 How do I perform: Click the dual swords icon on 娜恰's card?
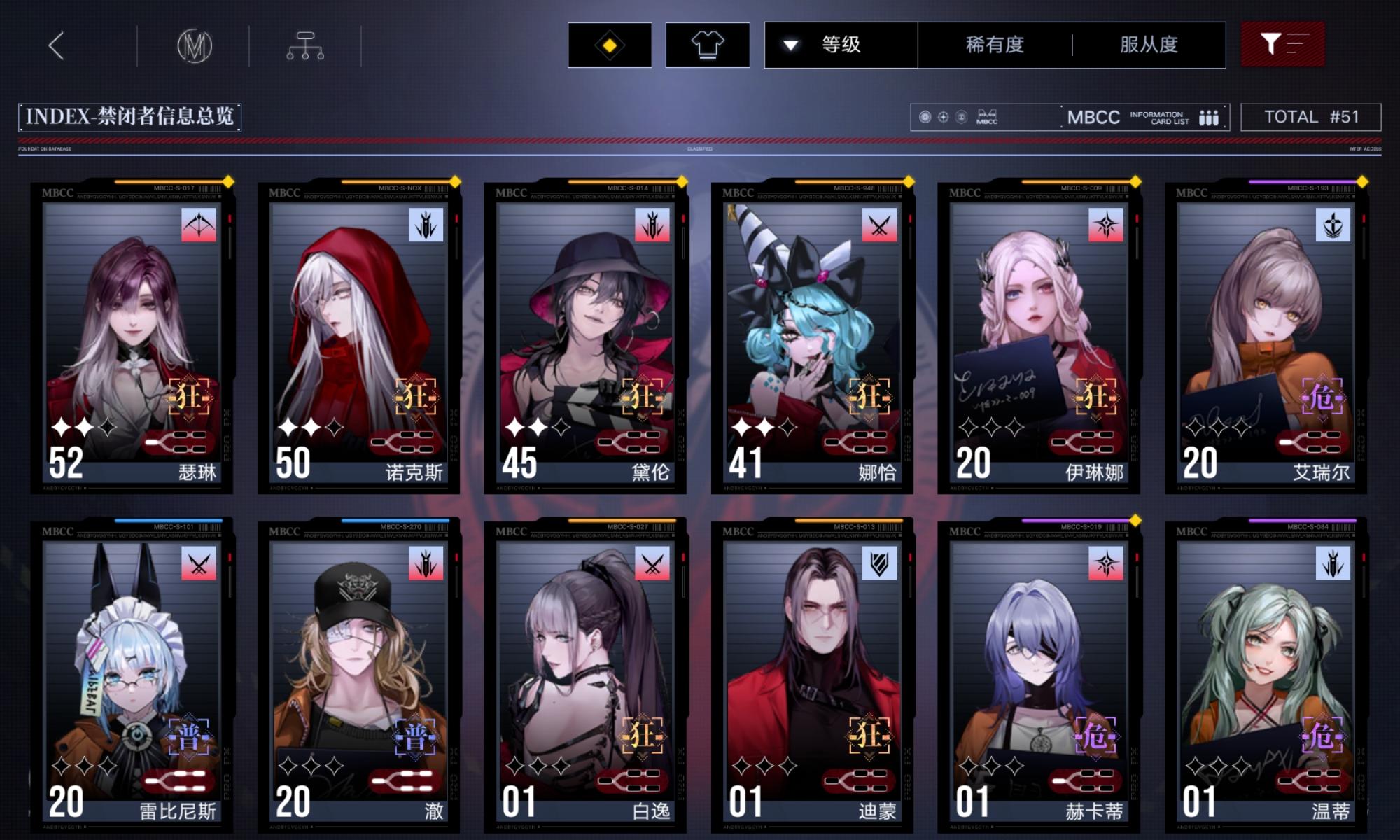[x=880, y=225]
